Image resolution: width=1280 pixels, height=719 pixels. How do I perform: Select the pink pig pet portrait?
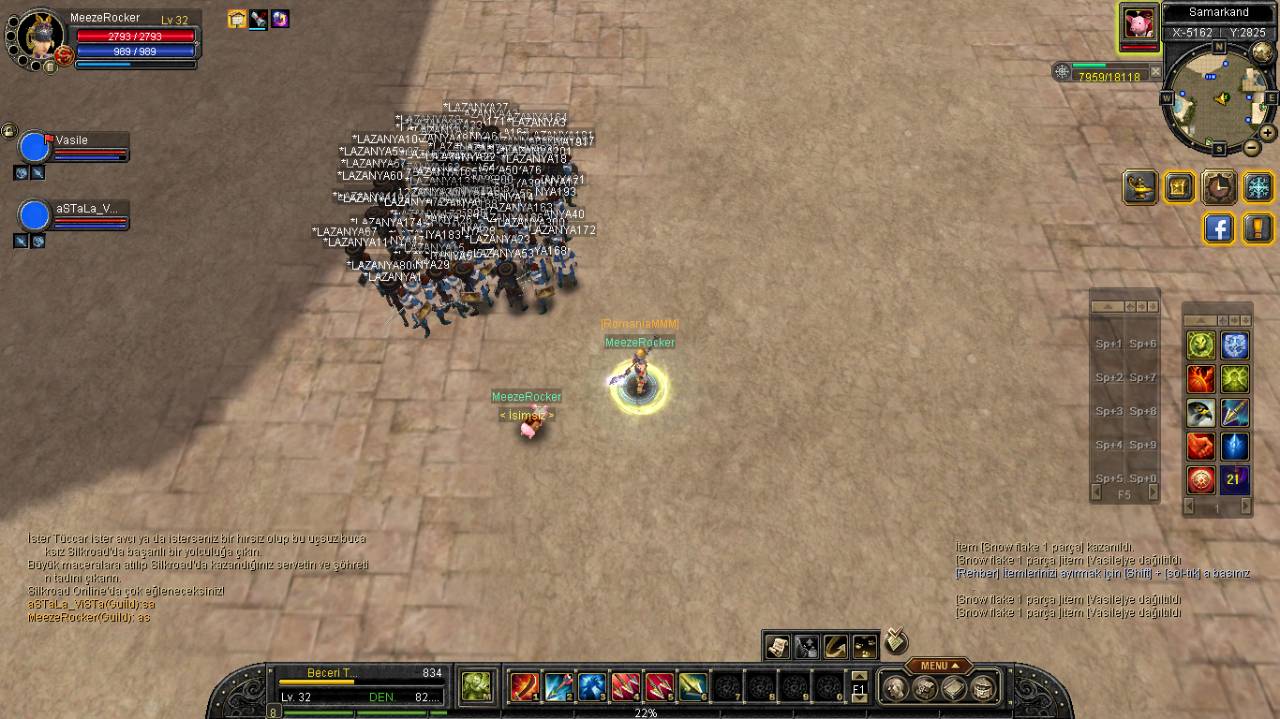coord(1138,24)
